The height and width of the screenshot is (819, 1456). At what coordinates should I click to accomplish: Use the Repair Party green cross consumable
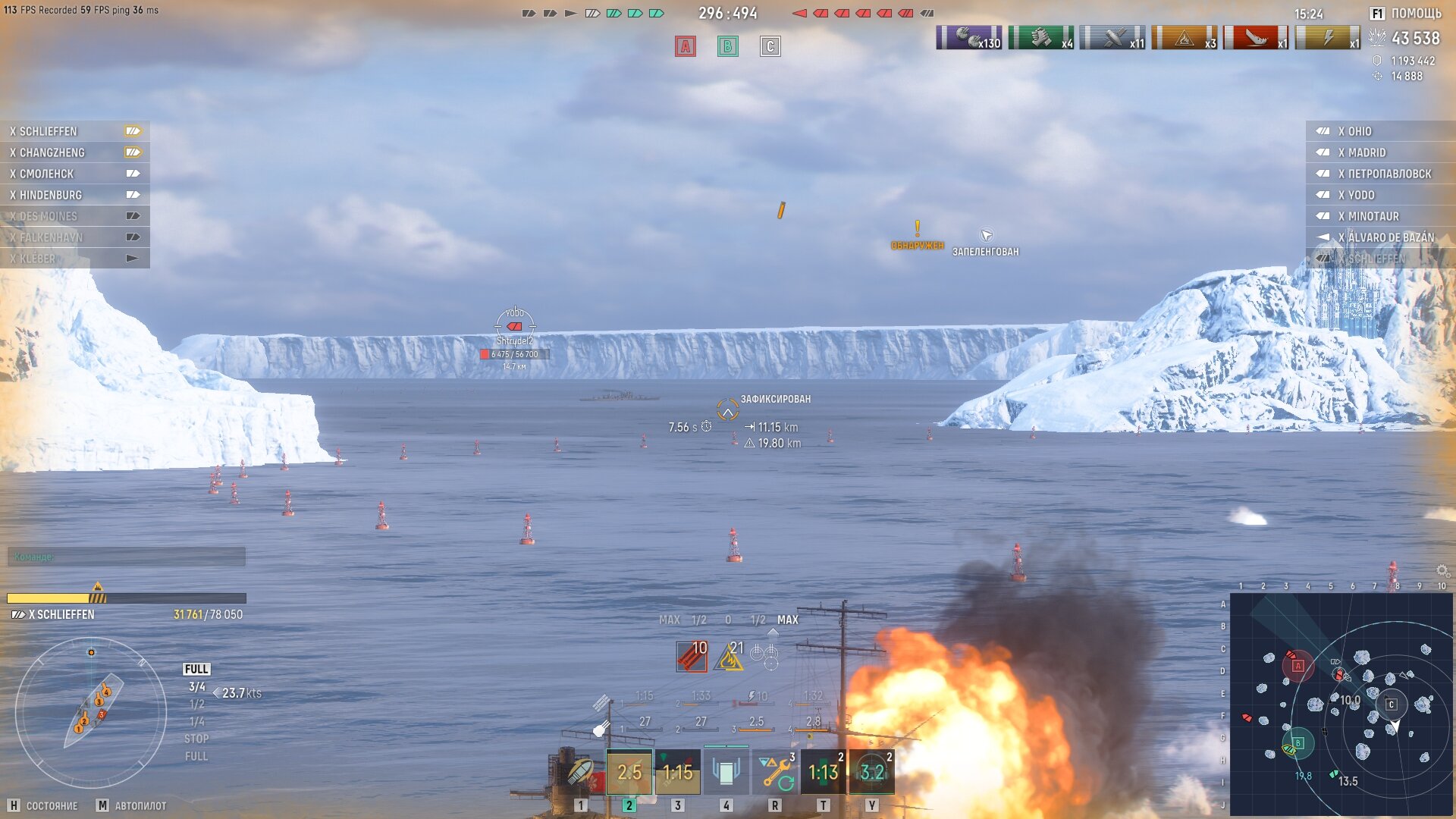point(824,773)
